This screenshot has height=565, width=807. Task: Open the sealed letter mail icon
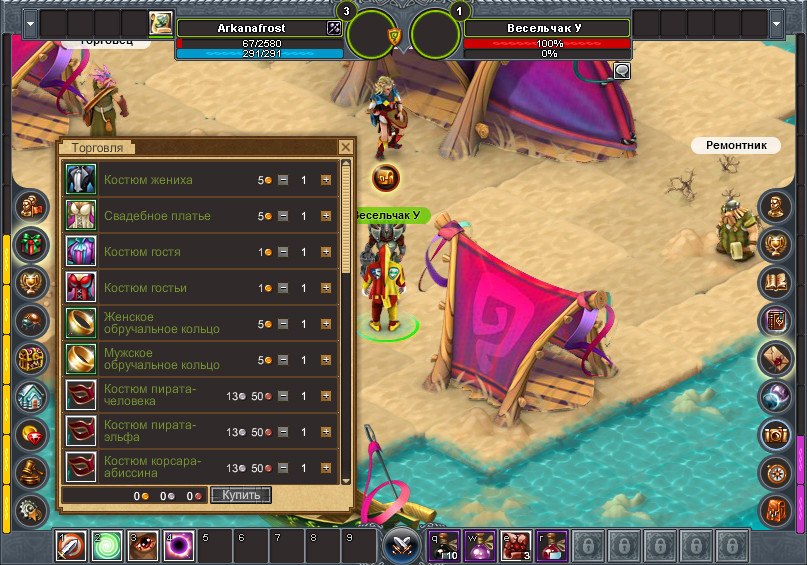point(776,356)
